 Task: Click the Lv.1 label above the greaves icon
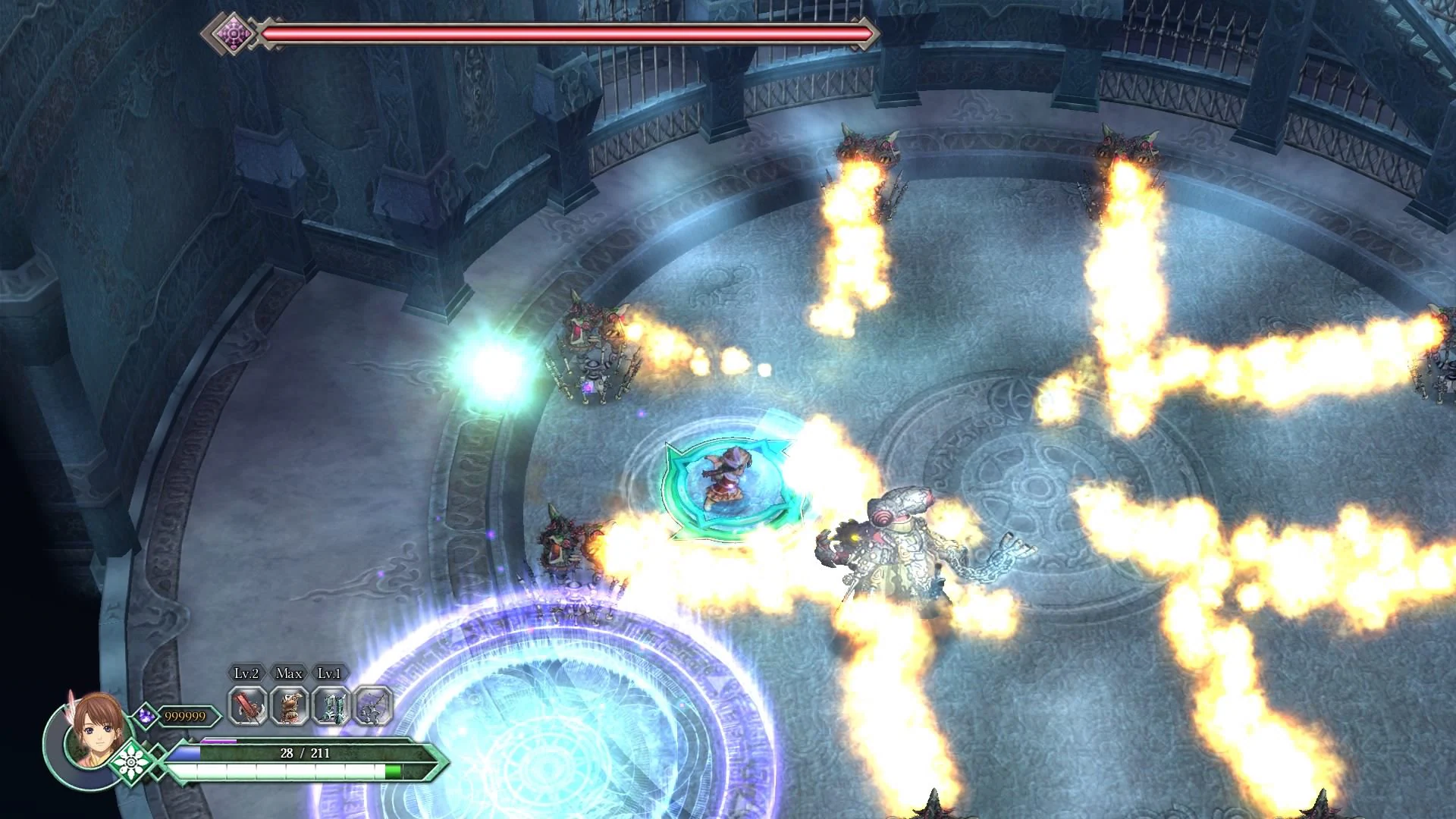328,673
